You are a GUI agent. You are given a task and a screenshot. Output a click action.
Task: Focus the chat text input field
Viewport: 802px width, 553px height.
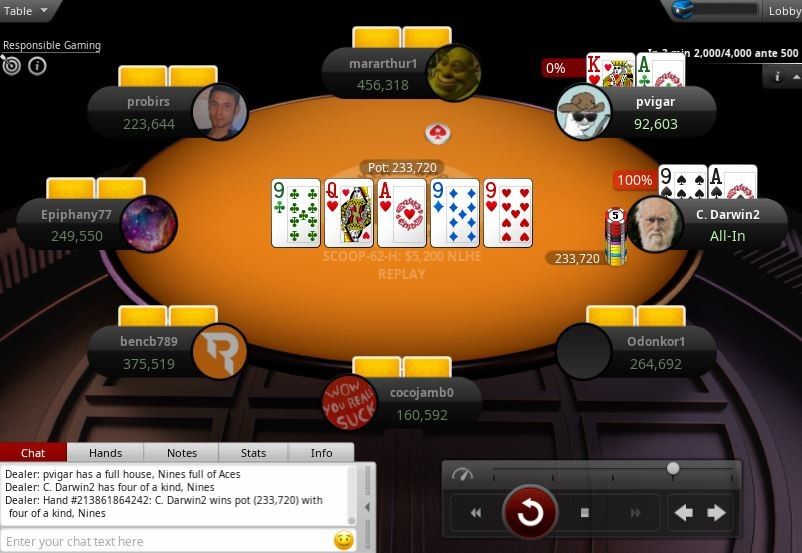165,541
